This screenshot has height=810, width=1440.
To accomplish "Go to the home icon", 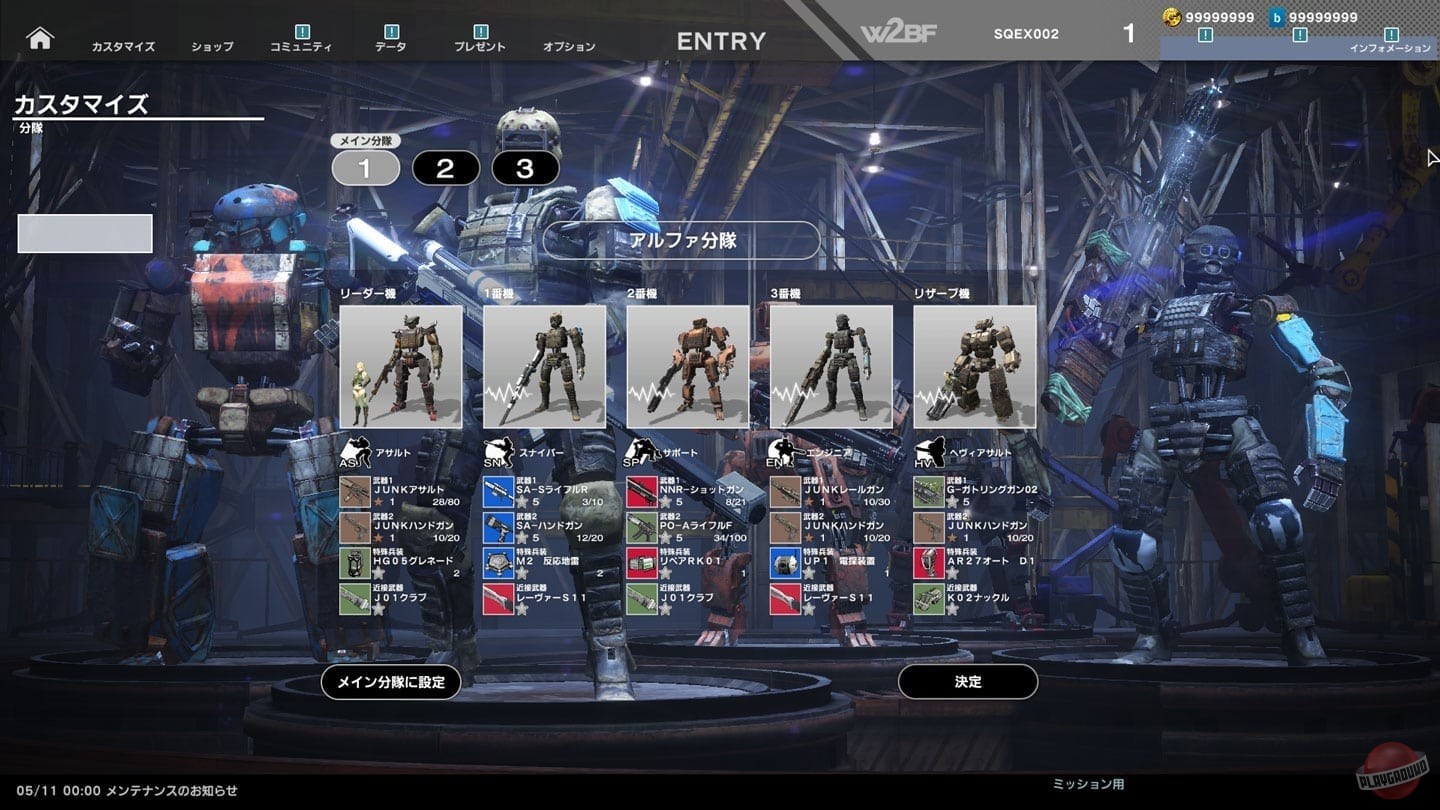I will 40,38.
